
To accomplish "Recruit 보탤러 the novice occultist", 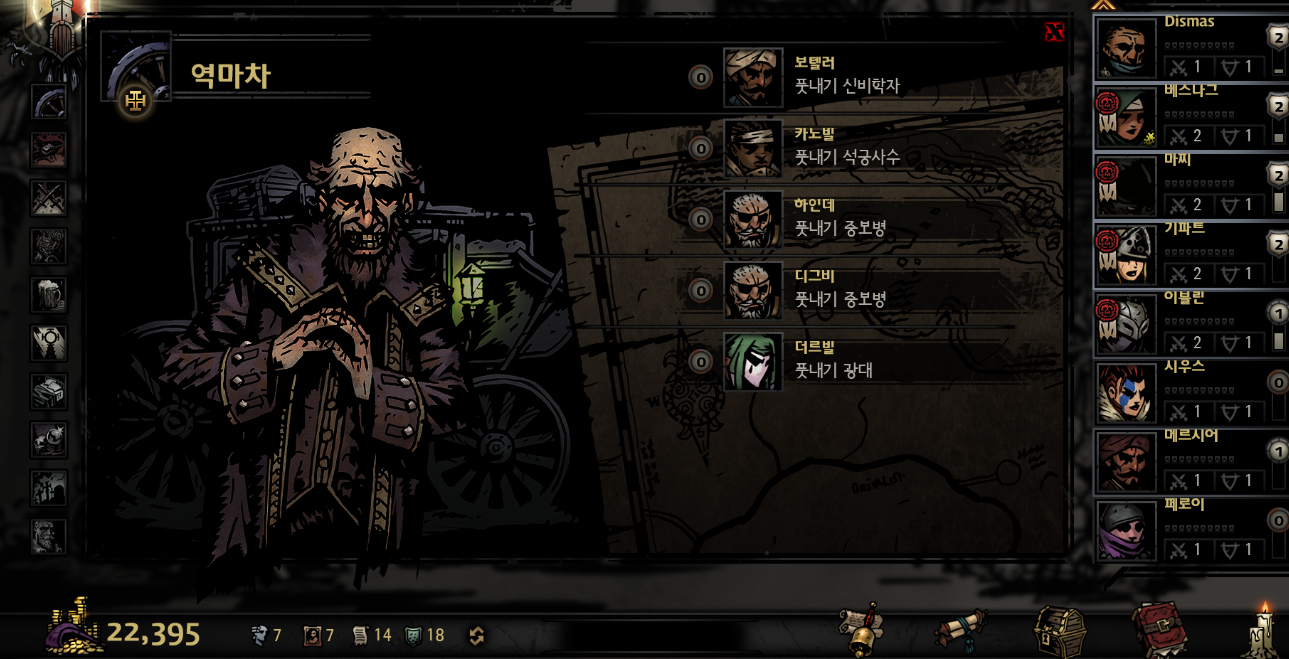I will [753, 77].
